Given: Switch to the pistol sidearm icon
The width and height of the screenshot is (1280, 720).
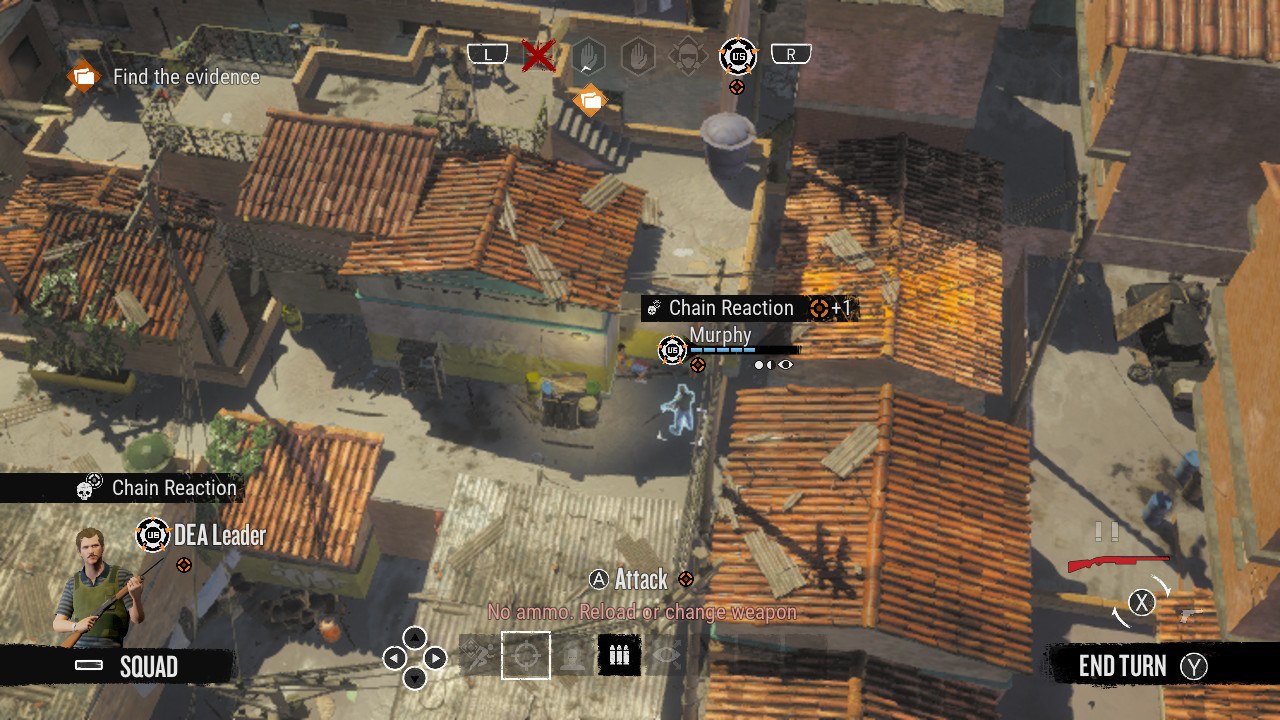Looking at the screenshot, I should click(1188, 616).
